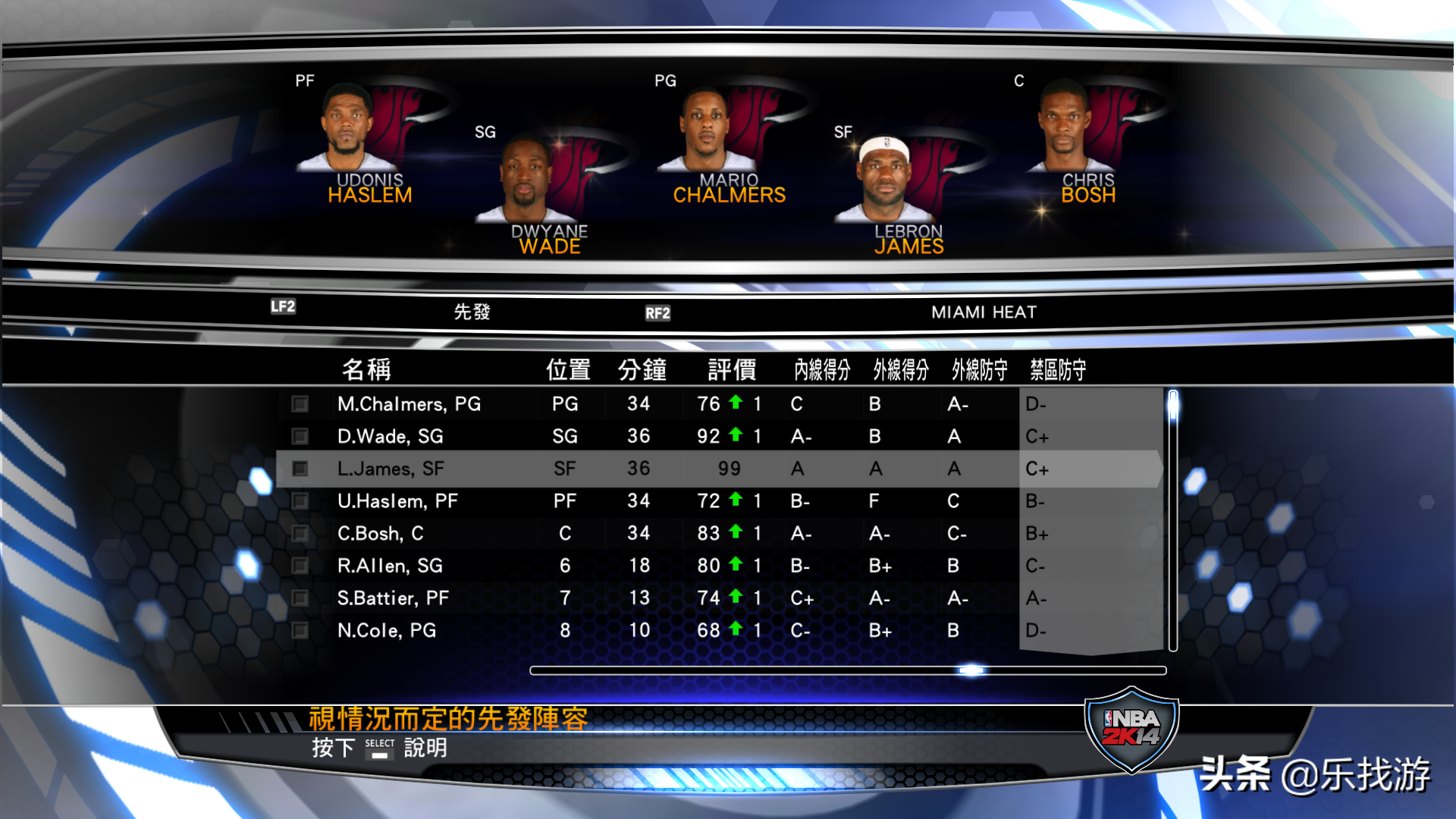Select the MIAMI HEAT tab

click(983, 311)
